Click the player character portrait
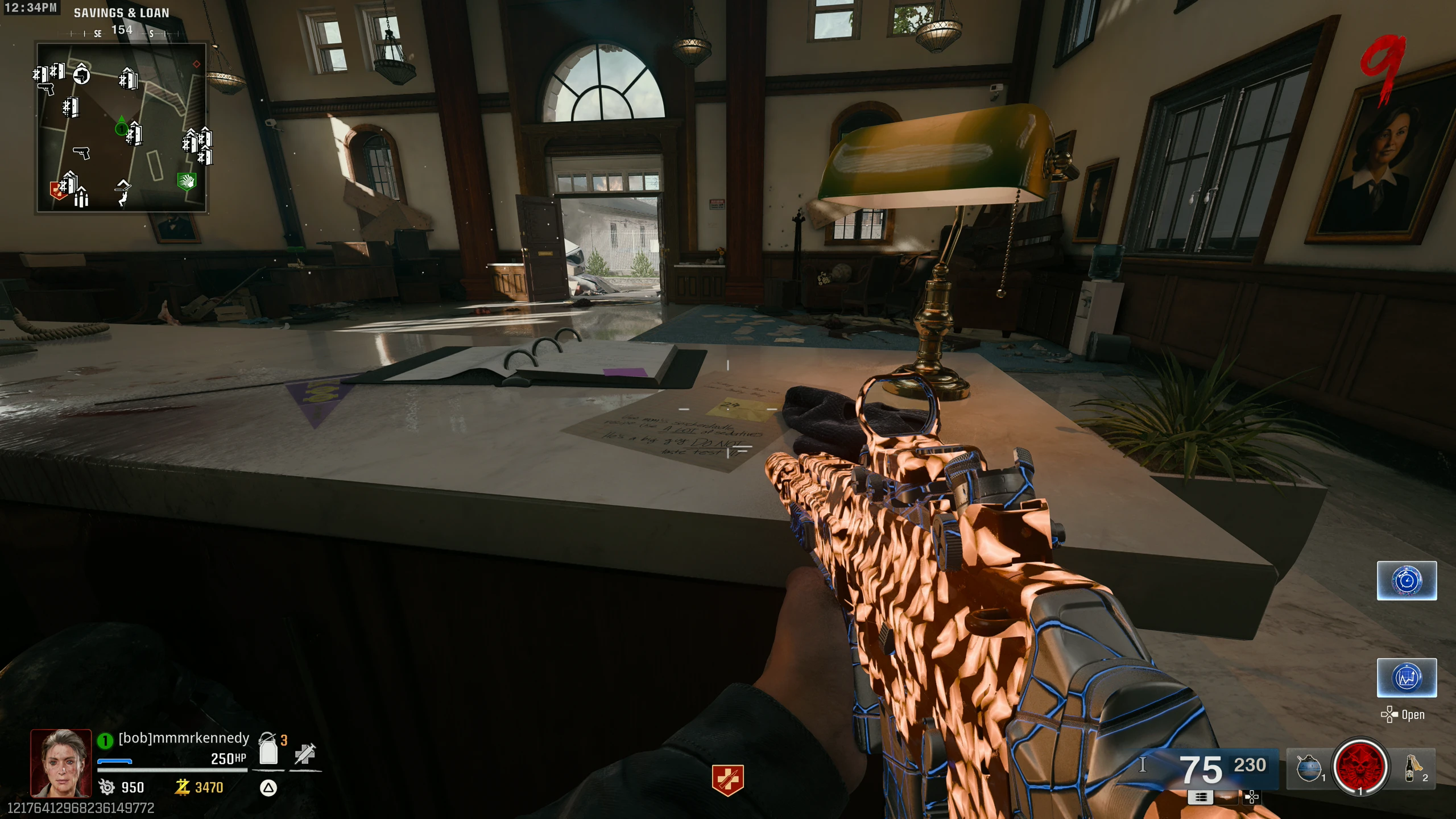The width and height of the screenshot is (1456, 819). tap(61, 762)
